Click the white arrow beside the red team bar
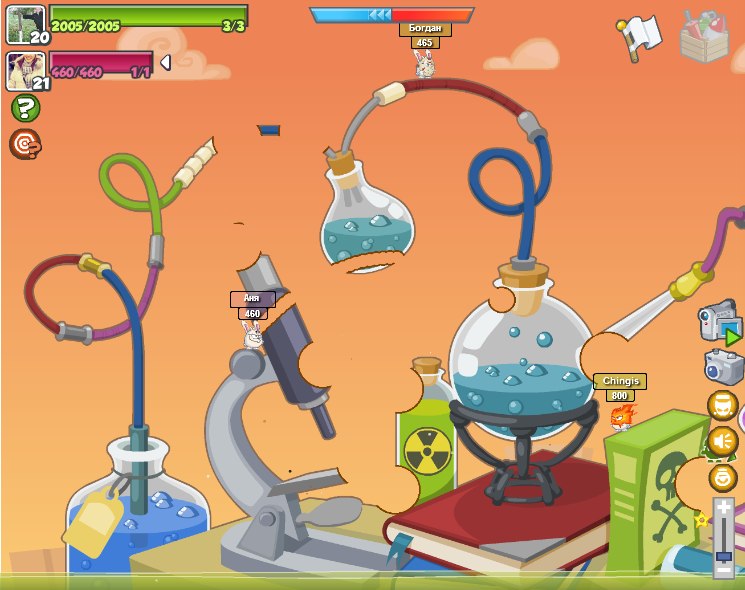The image size is (745, 590). pos(165,63)
